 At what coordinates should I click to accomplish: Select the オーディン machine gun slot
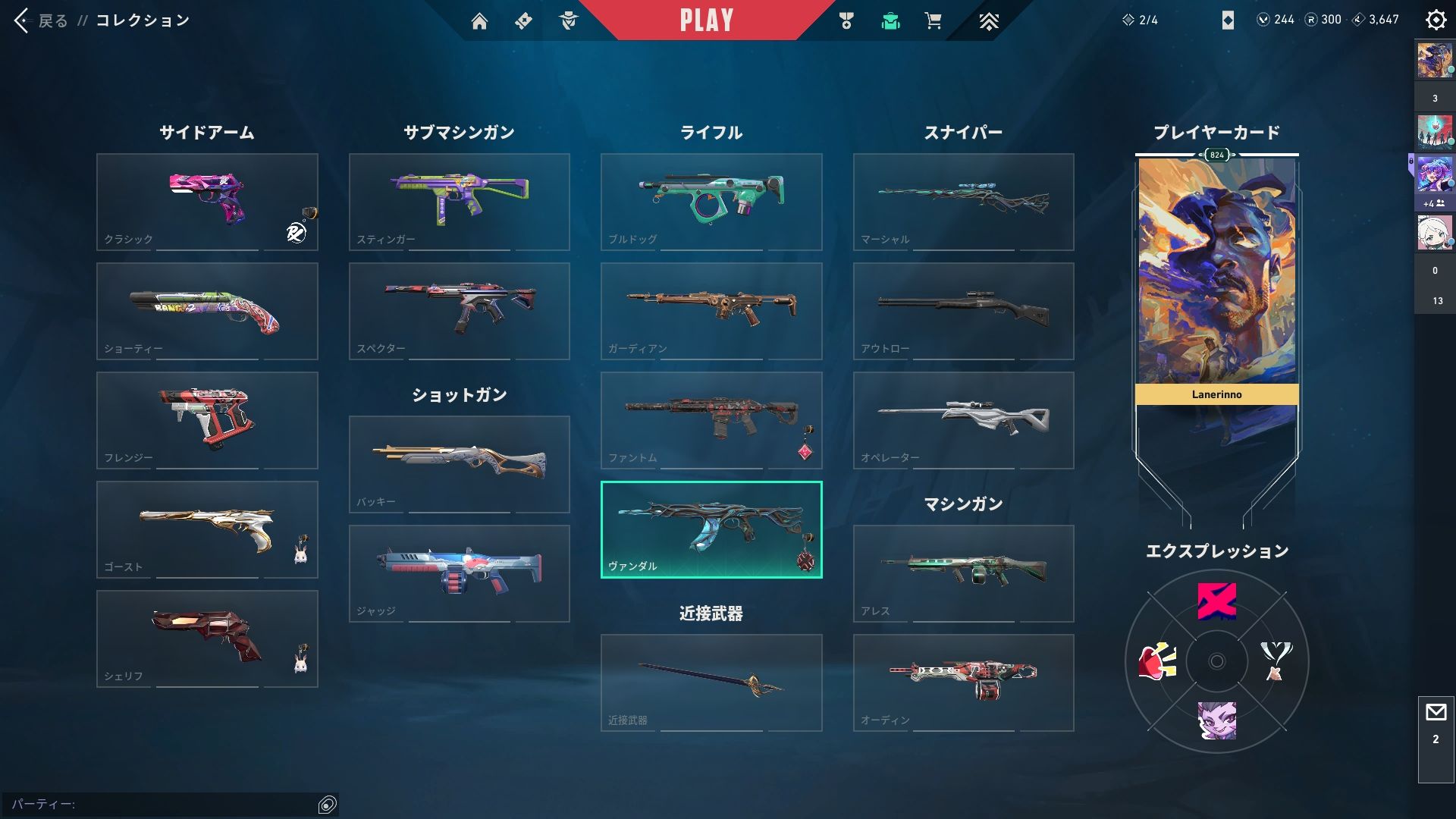(x=963, y=682)
